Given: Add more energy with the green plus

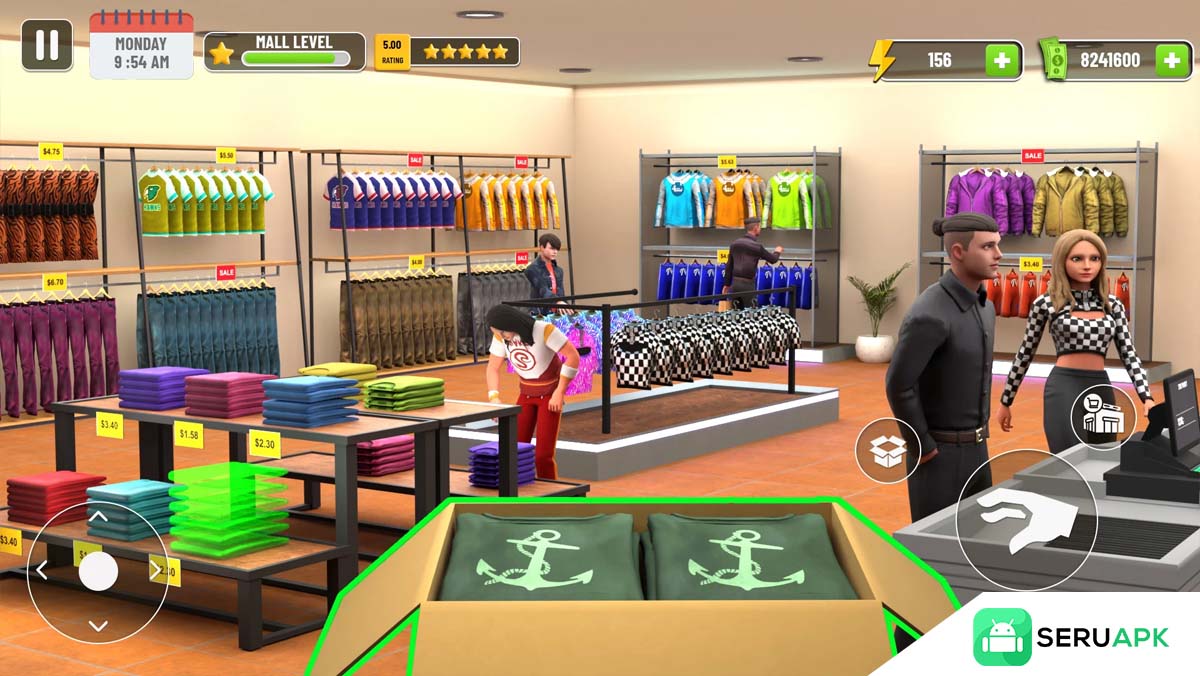Looking at the screenshot, I should pyautogui.click(x=1003, y=60).
